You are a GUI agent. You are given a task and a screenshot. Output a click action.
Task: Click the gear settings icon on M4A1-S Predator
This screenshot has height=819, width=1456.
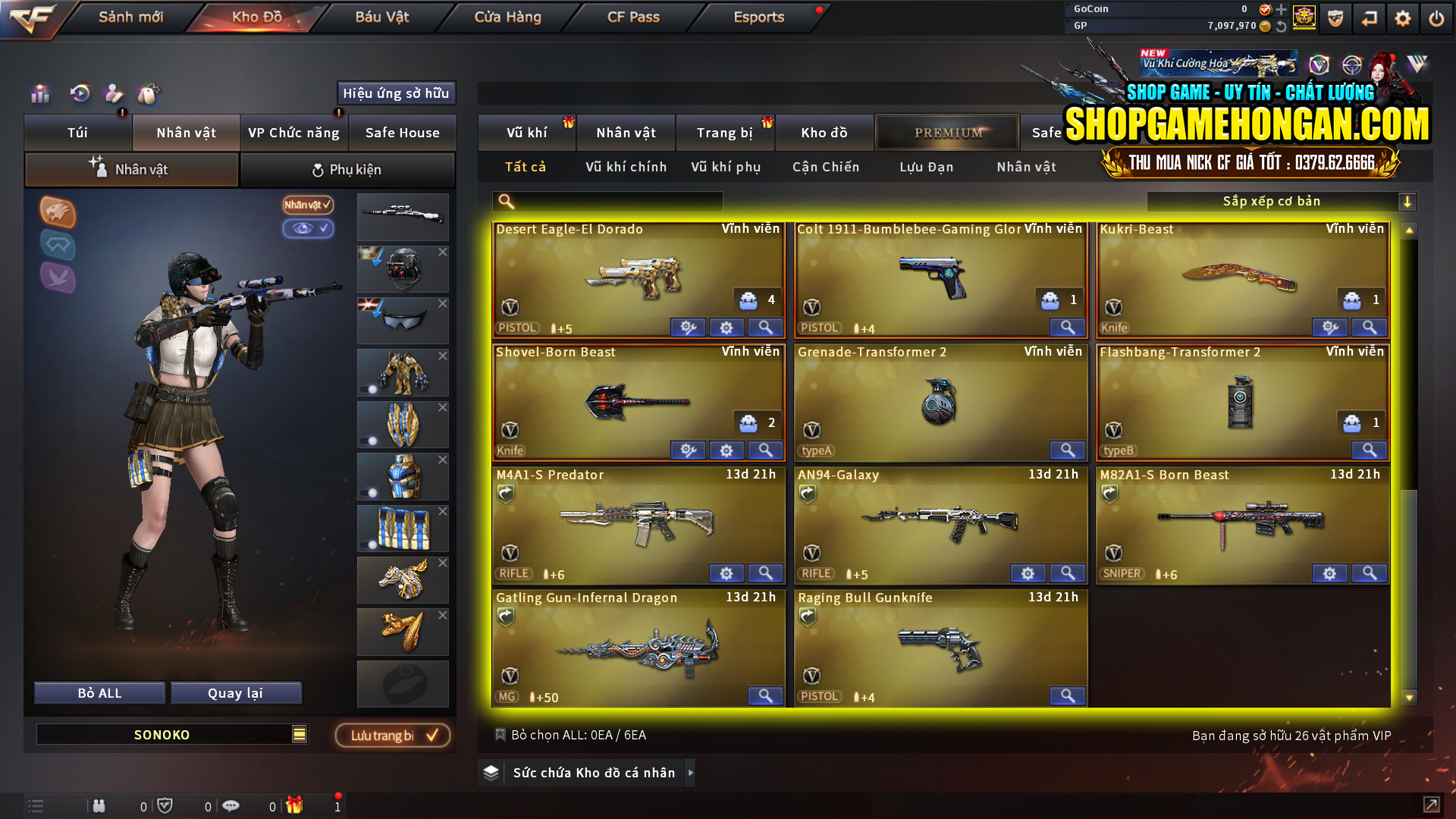click(x=726, y=573)
